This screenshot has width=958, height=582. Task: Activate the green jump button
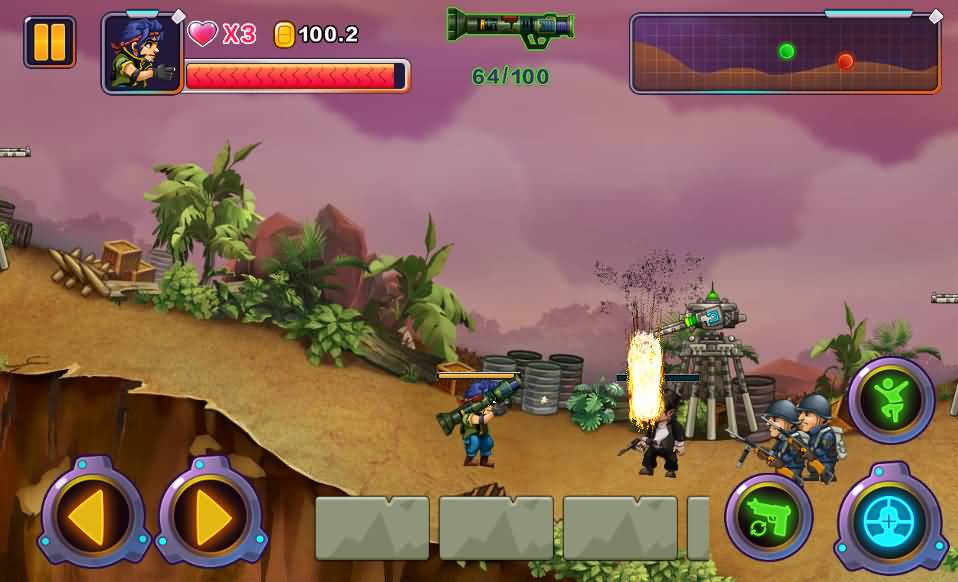[x=891, y=400]
